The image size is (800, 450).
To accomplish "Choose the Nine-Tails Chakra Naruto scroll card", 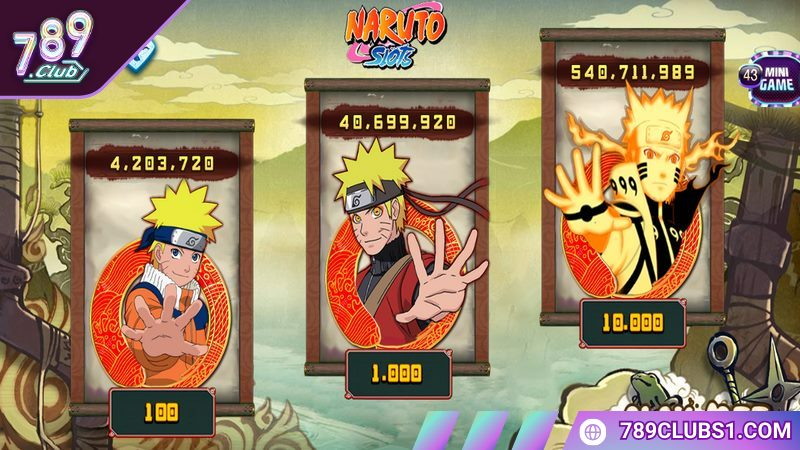I will click(x=632, y=190).
